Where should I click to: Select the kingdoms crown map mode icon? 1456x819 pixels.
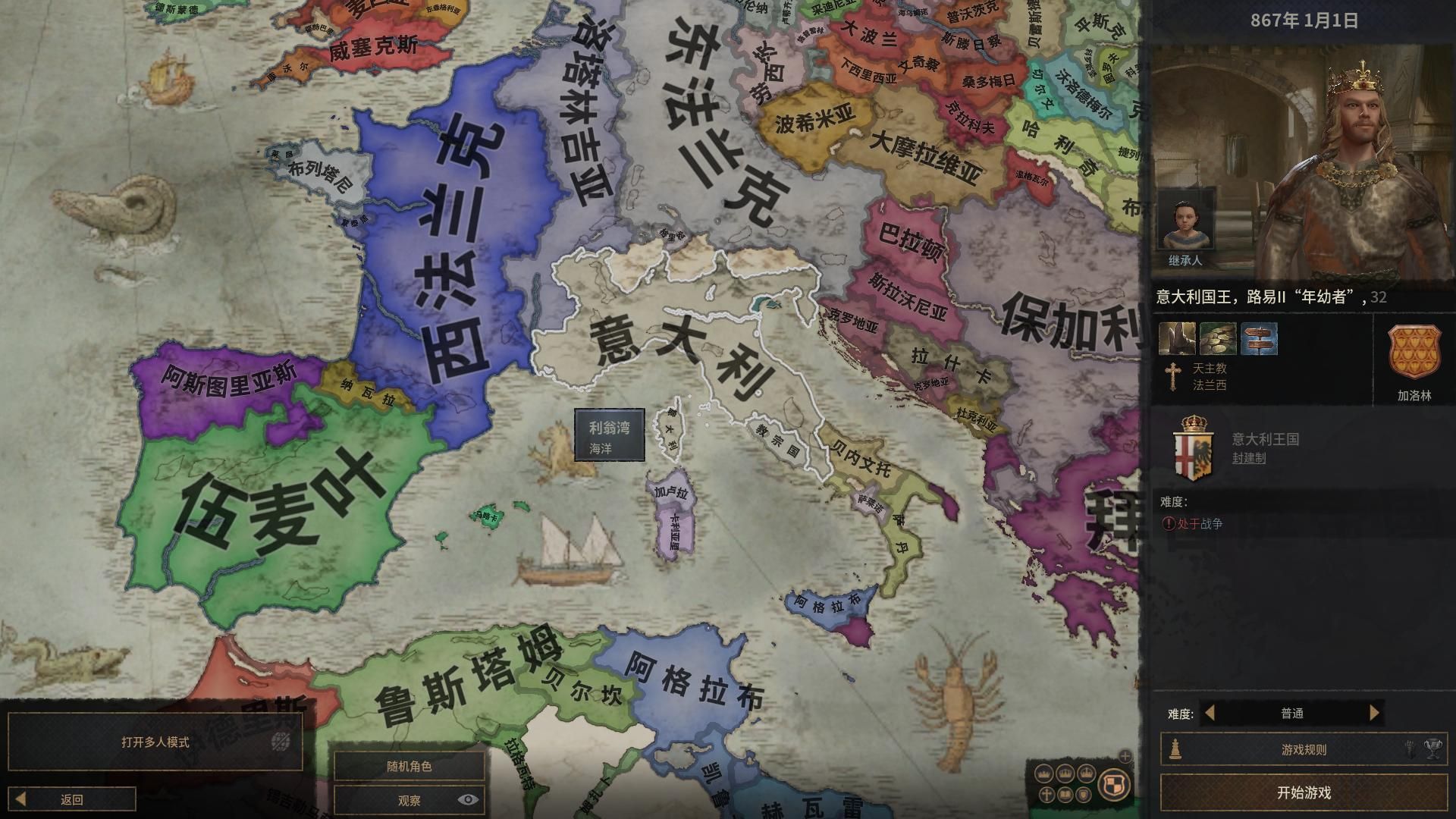[x=1064, y=774]
